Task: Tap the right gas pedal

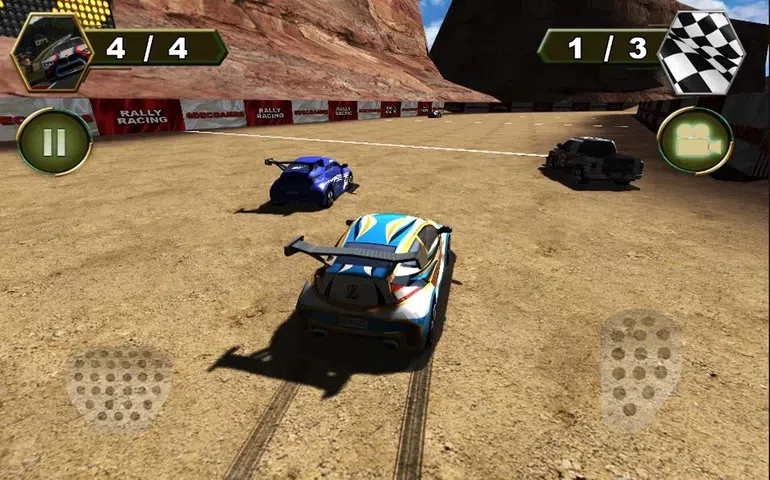Action: tap(639, 369)
